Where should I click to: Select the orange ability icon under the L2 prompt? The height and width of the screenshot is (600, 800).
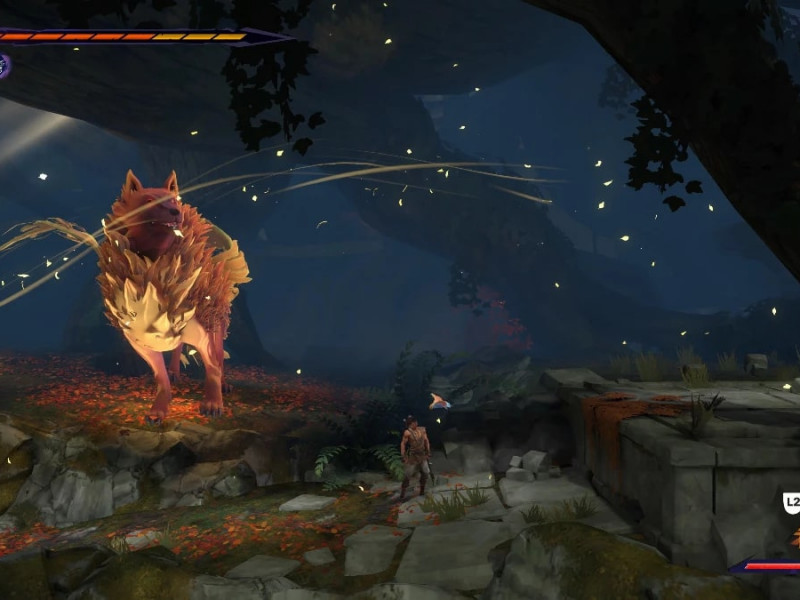pyautogui.click(x=795, y=537)
